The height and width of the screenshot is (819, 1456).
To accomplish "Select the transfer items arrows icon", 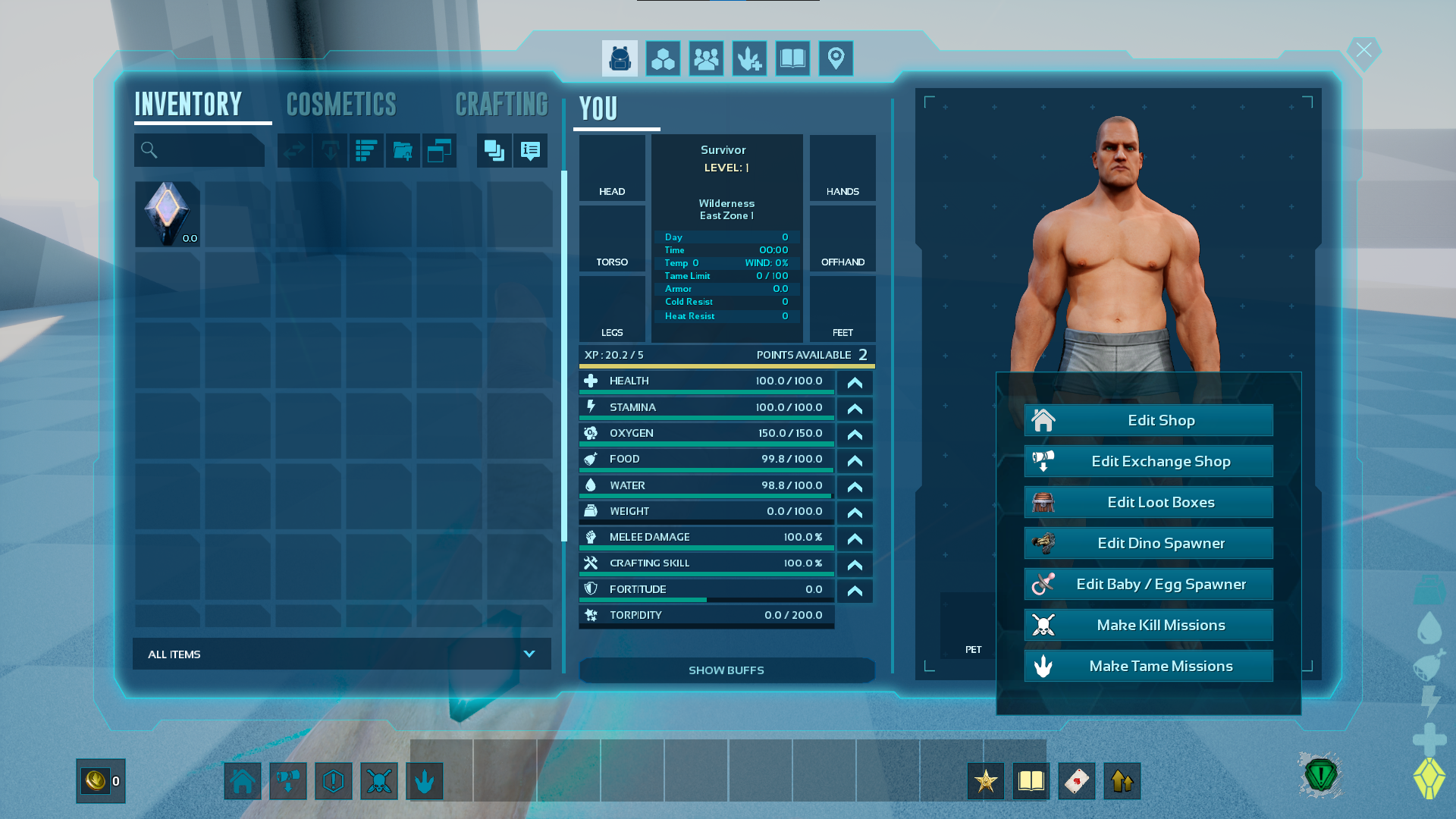I will point(294,150).
